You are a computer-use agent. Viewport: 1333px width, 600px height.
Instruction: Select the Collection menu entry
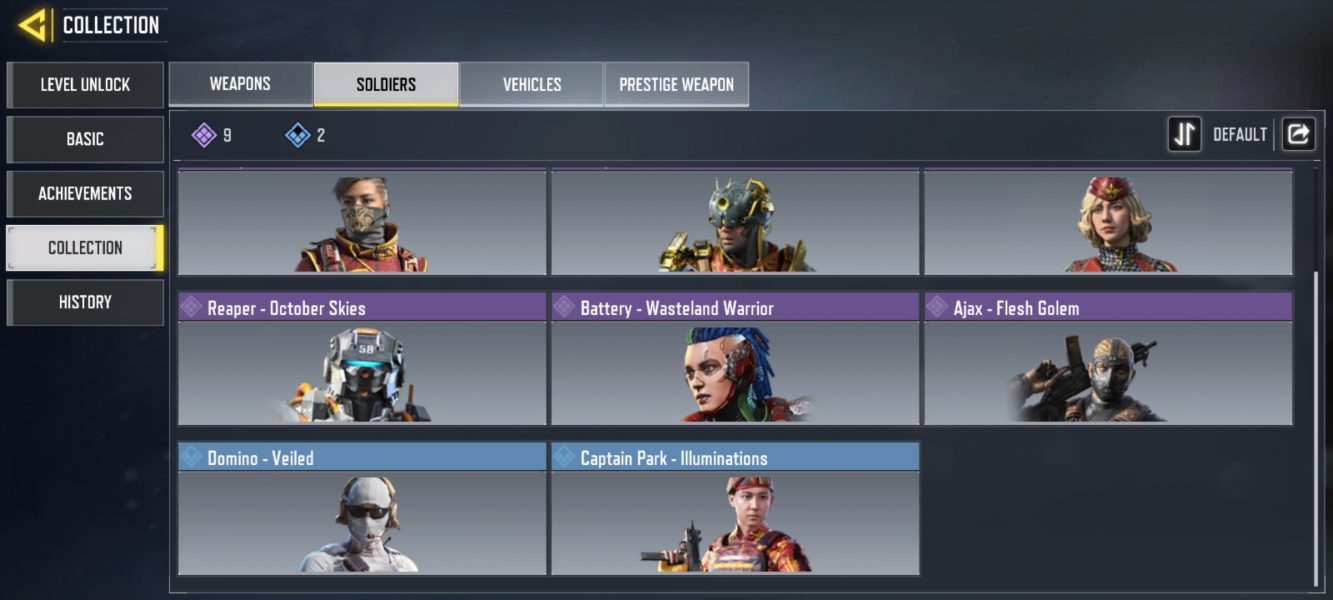[x=85, y=248]
